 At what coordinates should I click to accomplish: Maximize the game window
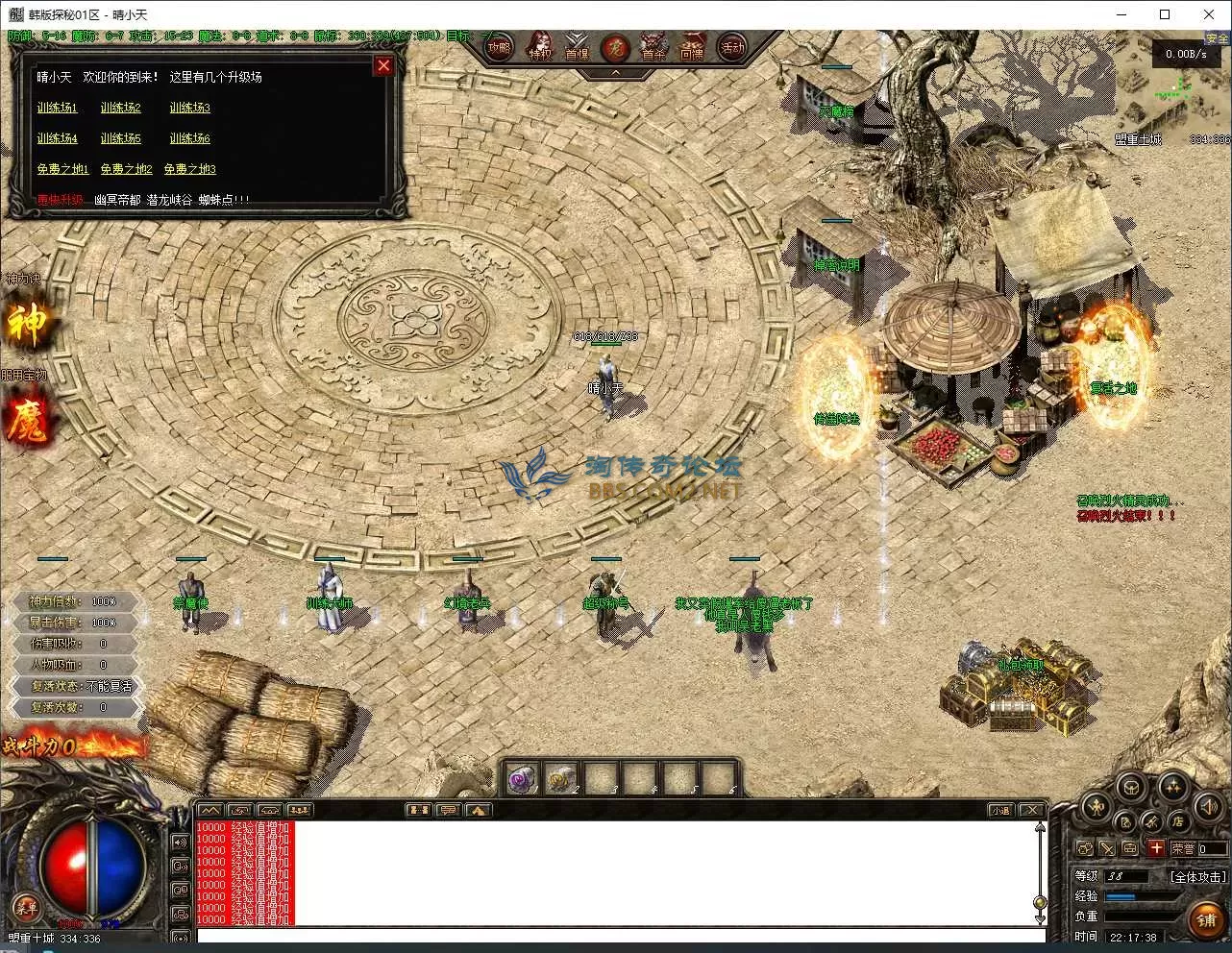point(1165,14)
